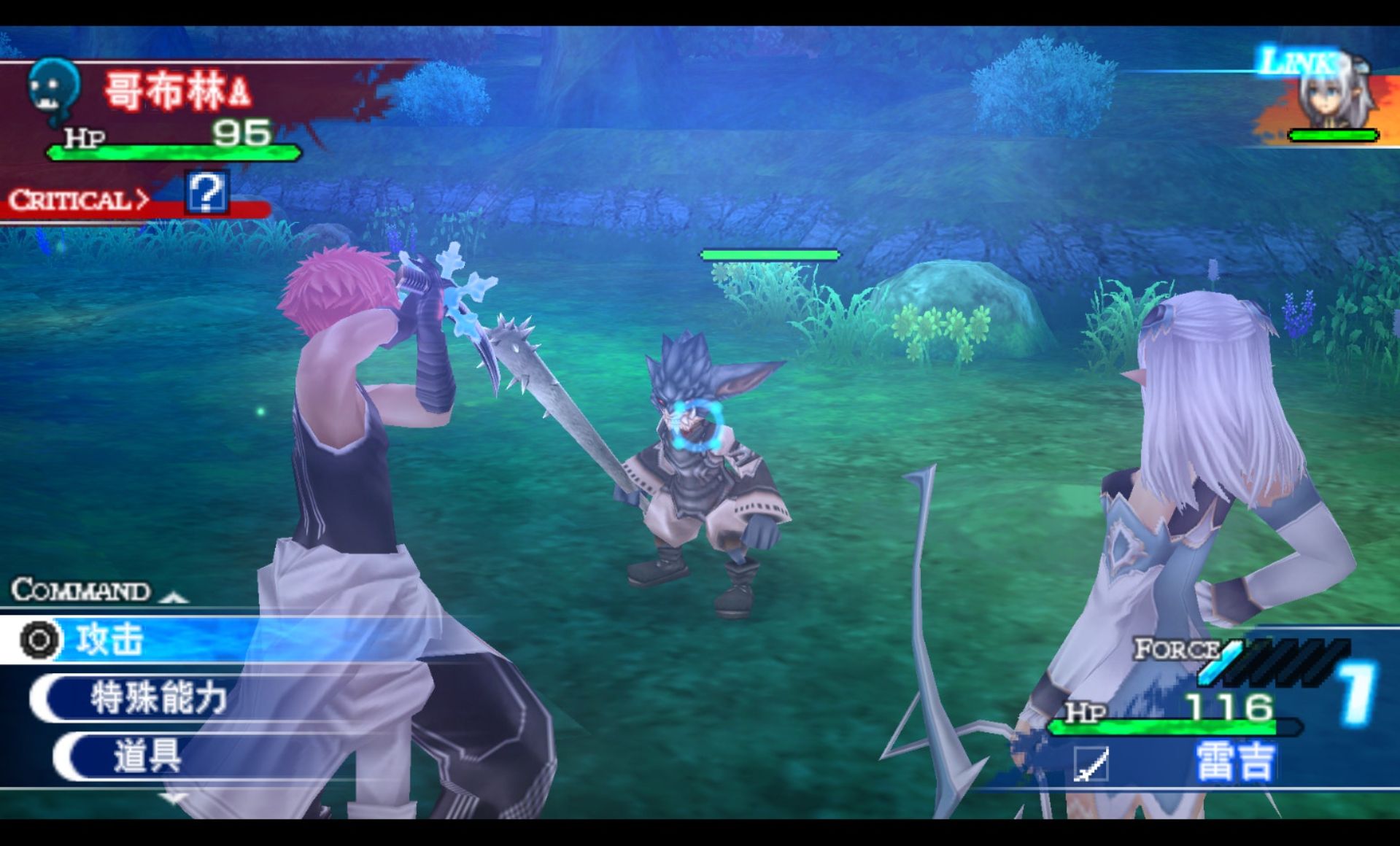The height and width of the screenshot is (846, 1400).
Task: Click the down arrow below the command list
Action: click(x=173, y=799)
